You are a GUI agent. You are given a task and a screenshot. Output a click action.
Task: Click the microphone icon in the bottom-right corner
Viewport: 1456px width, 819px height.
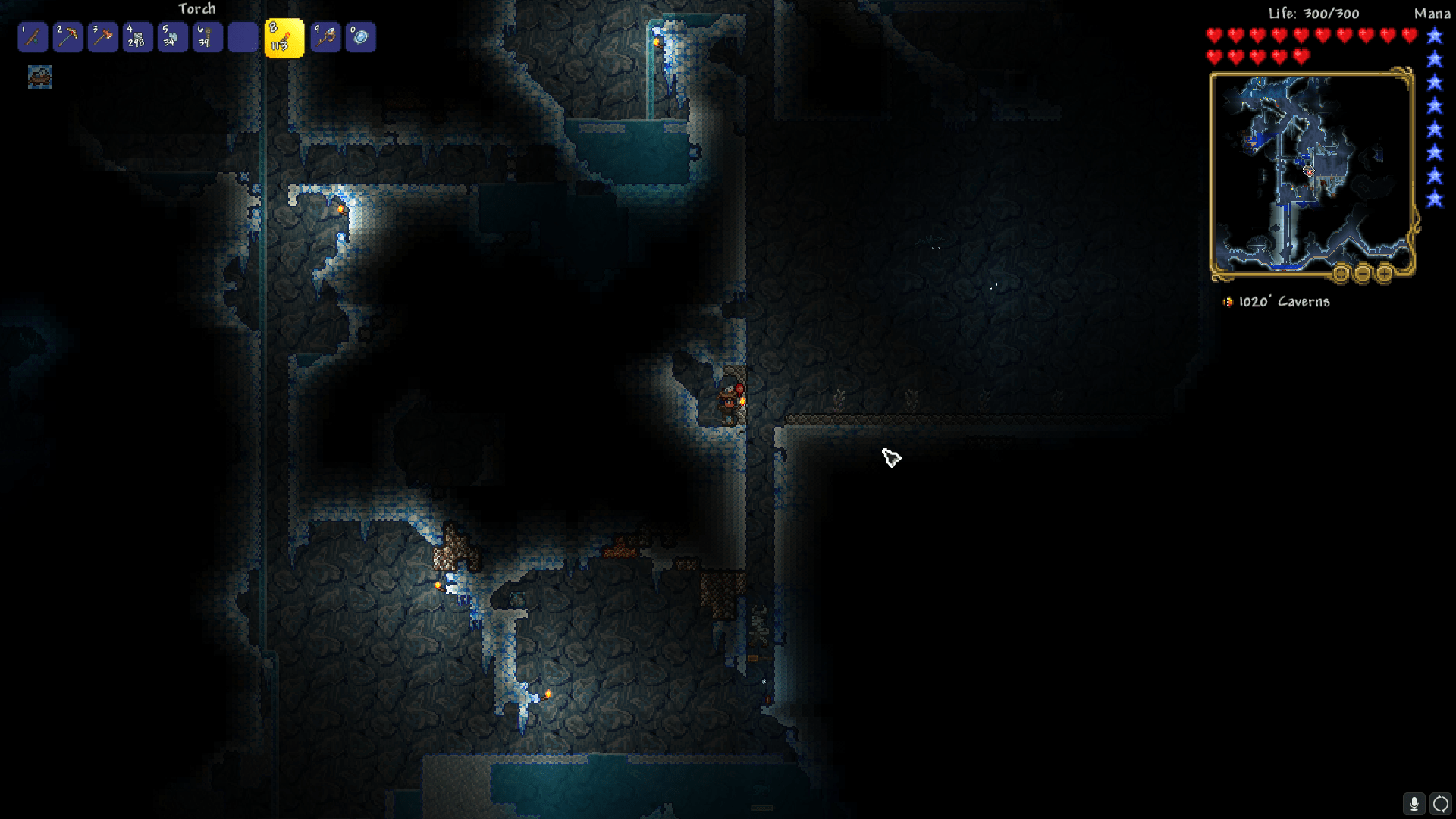point(1415,803)
